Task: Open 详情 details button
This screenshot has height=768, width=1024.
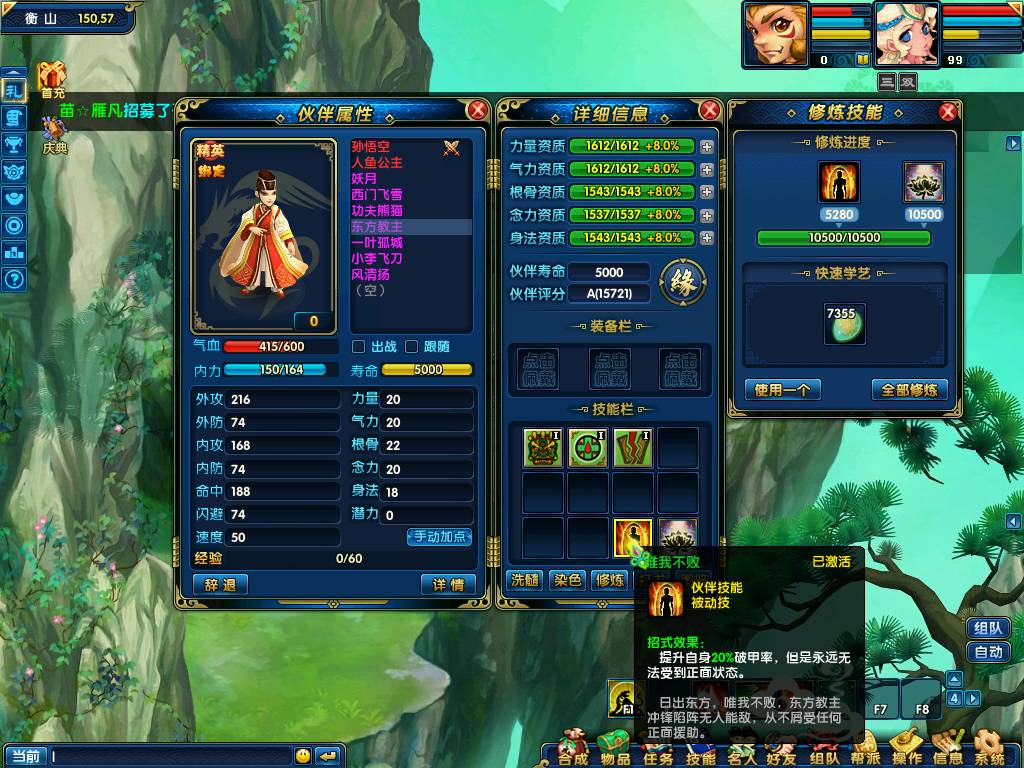Action: [448, 585]
